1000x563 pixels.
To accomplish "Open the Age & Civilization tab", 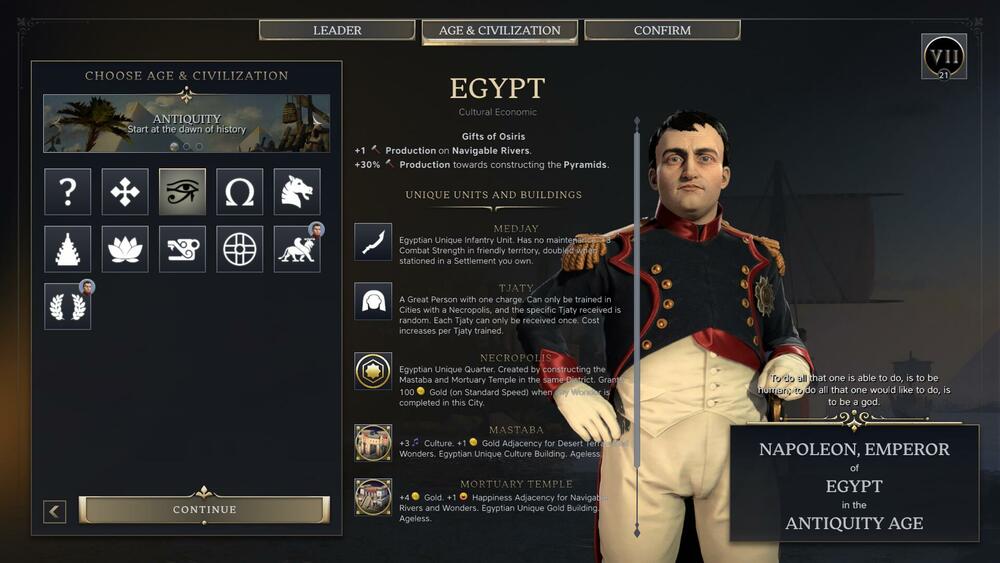I will (499, 31).
